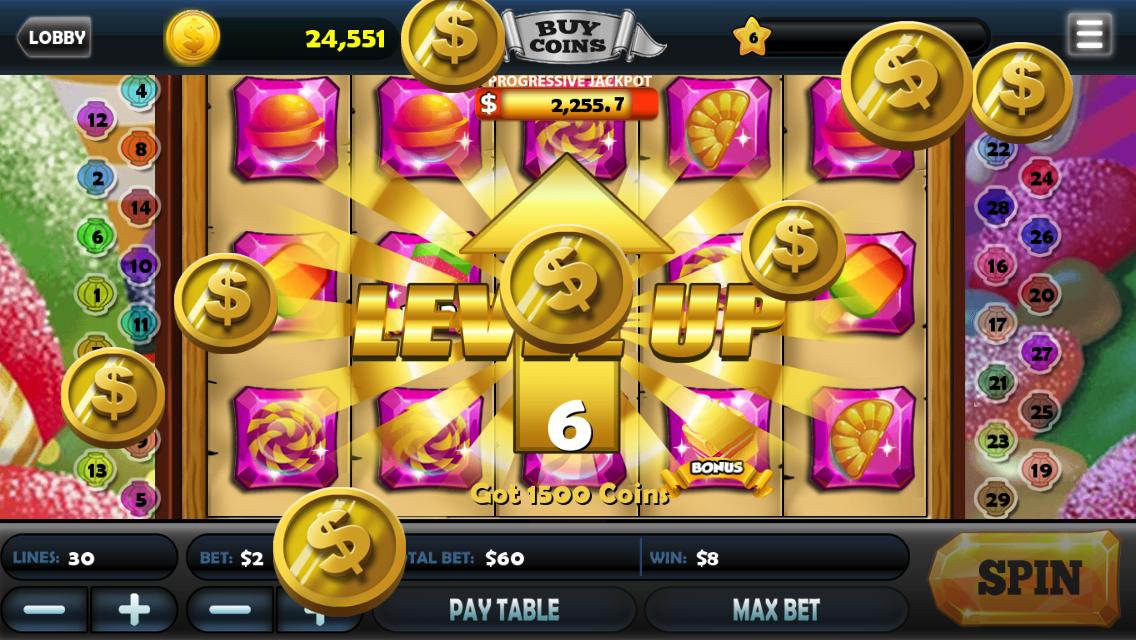
Task: Increase the number of lines
Action: (134, 609)
